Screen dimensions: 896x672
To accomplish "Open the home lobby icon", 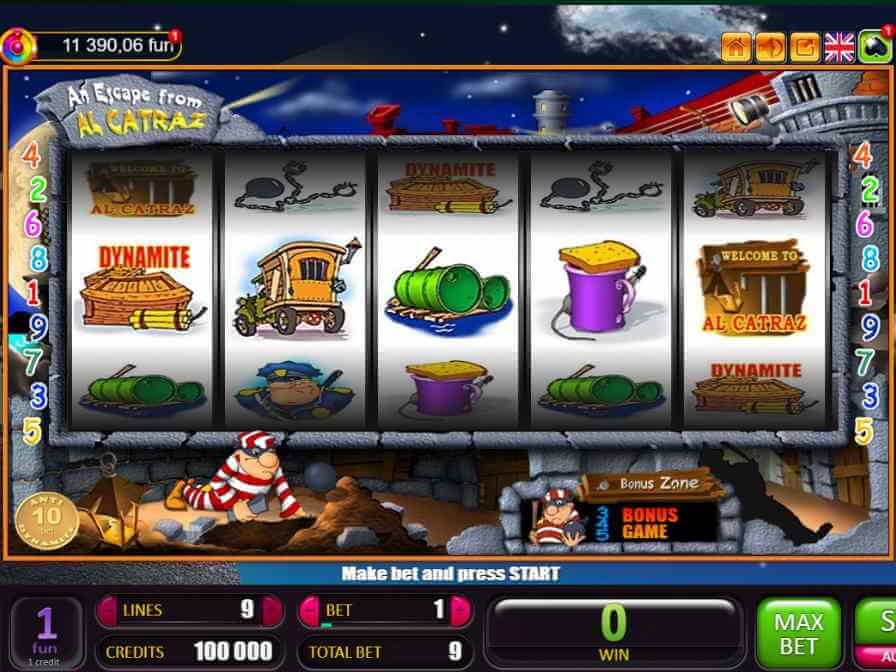I will point(736,47).
